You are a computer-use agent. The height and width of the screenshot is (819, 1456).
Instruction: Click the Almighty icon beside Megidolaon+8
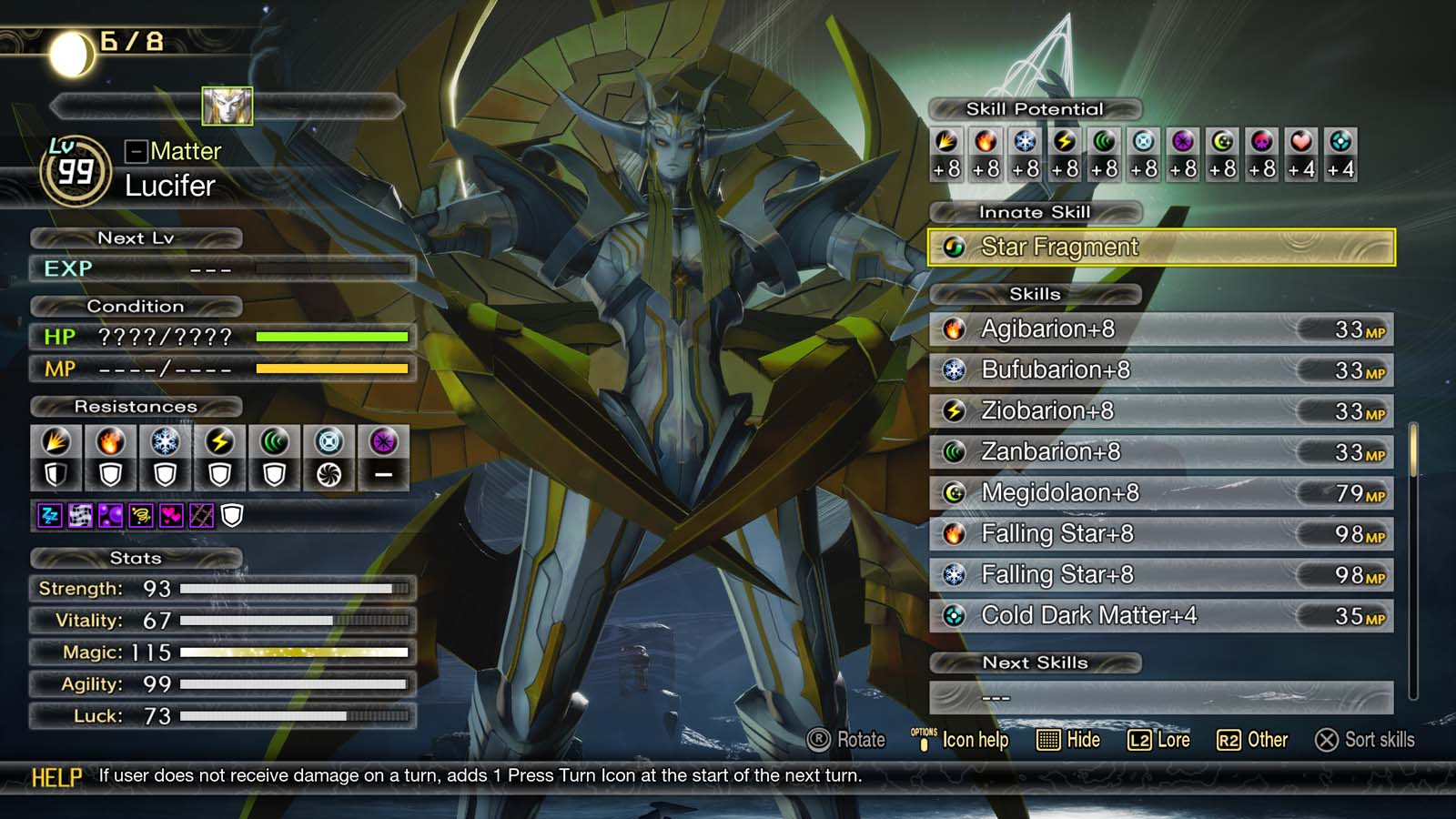coord(953,492)
